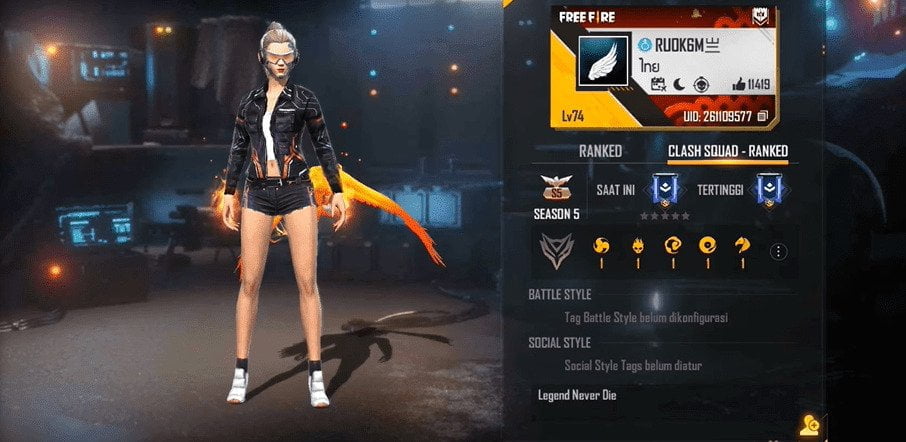Like the profile with the thumbs-up icon
This screenshot has height=442, width=906.
[x=739, y=86]
